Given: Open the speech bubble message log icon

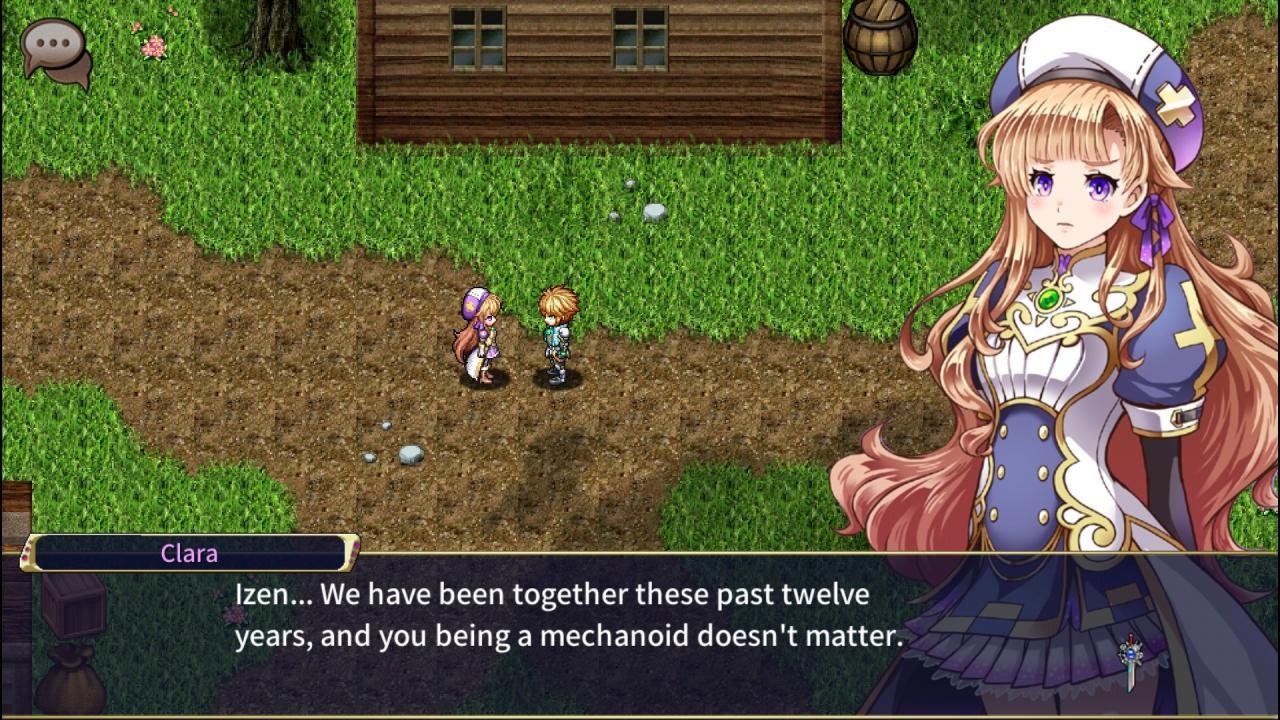Looking at the screenshot, I should (56, 49).
